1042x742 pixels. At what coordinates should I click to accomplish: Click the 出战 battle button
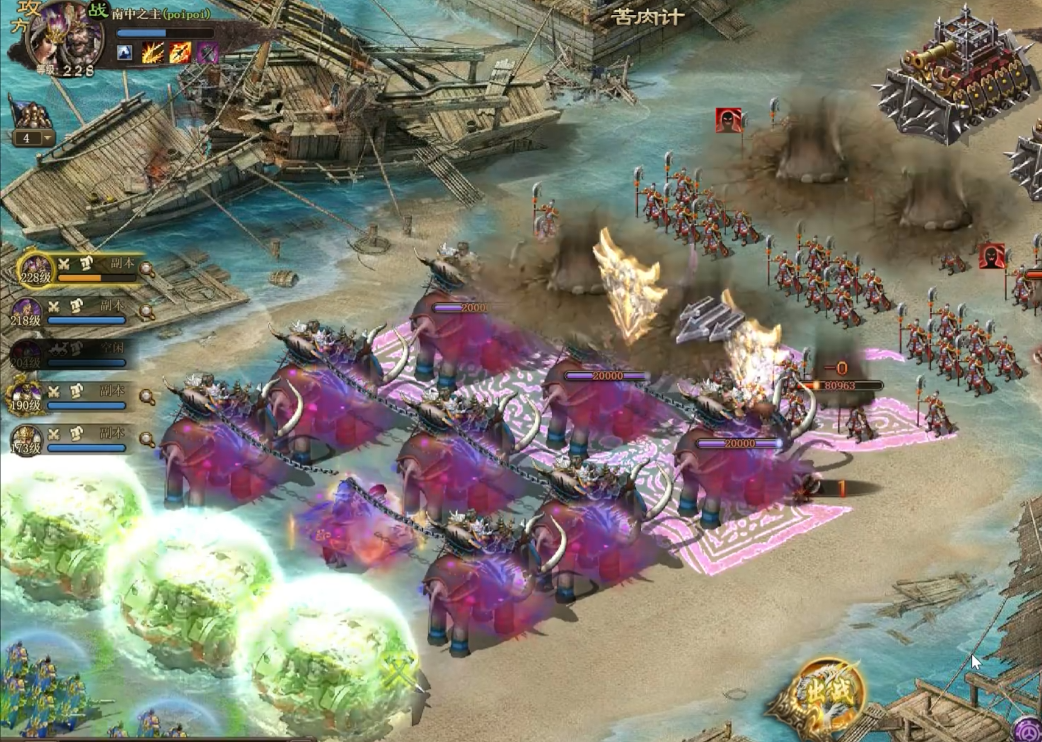pos(826,695)
